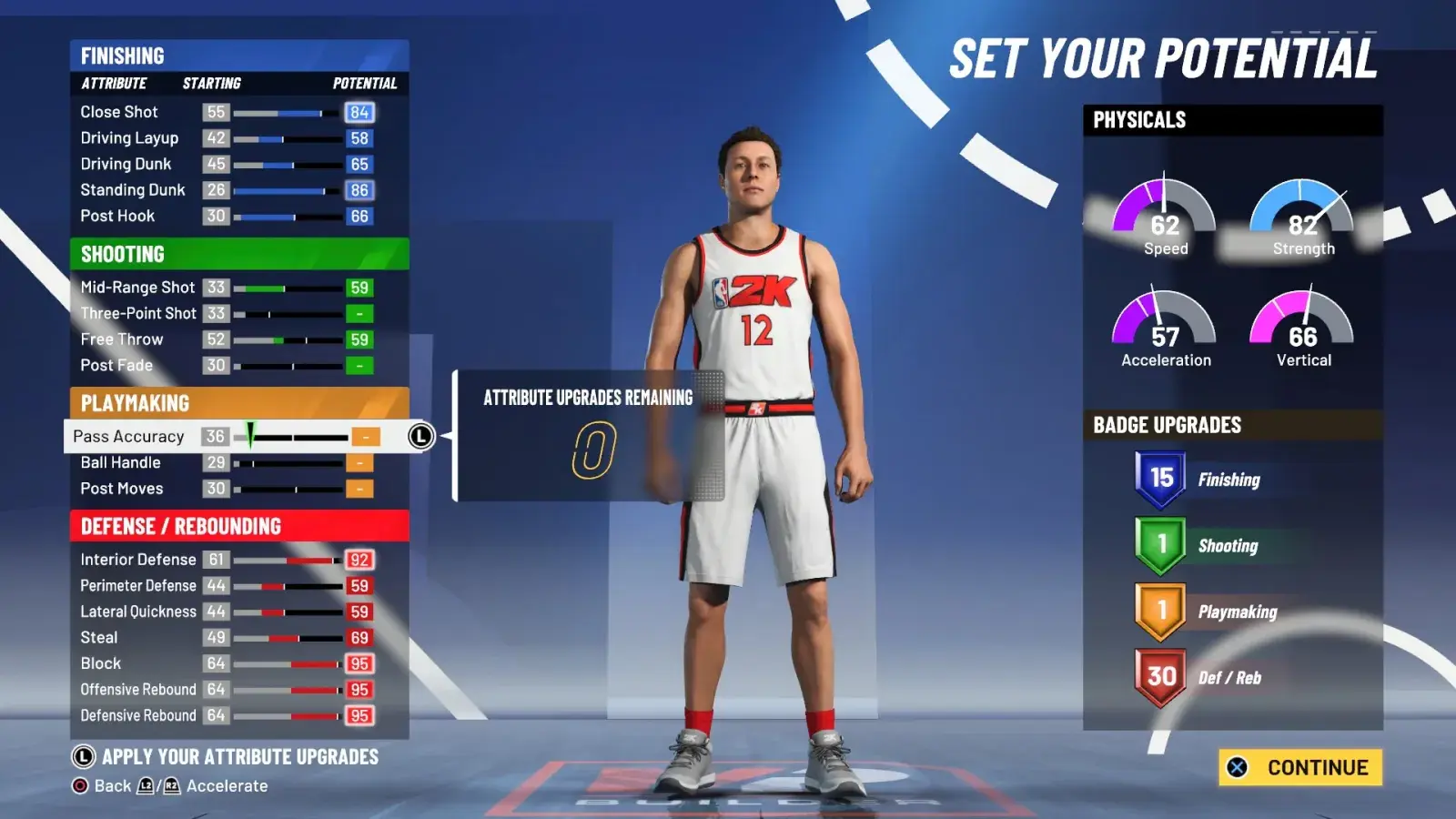Adjust the Pass Accuracy slider
The height and width of the screenshot is (819, 1456).
291,437
